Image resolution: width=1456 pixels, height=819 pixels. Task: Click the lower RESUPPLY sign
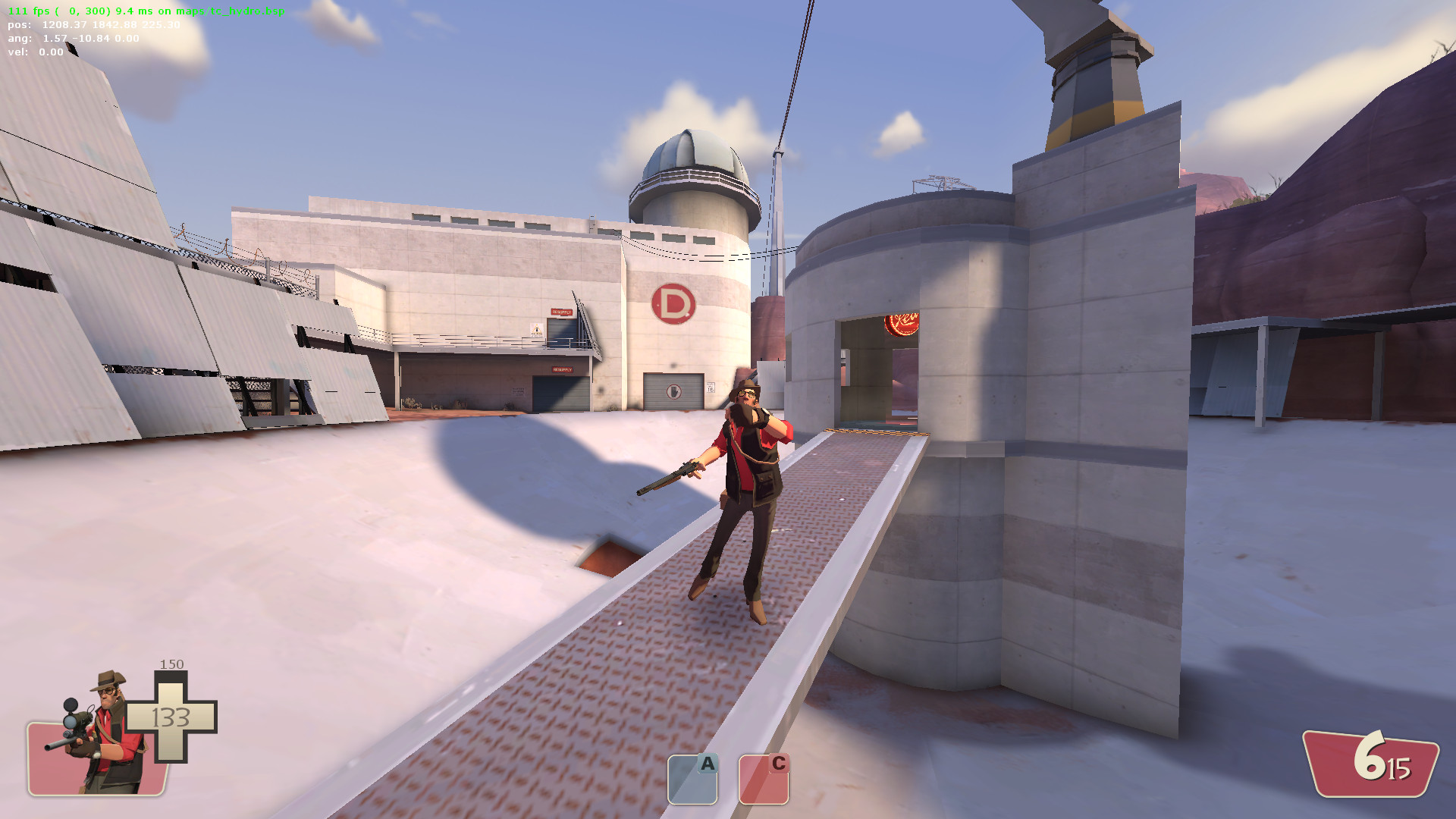(x=563, y=370)
